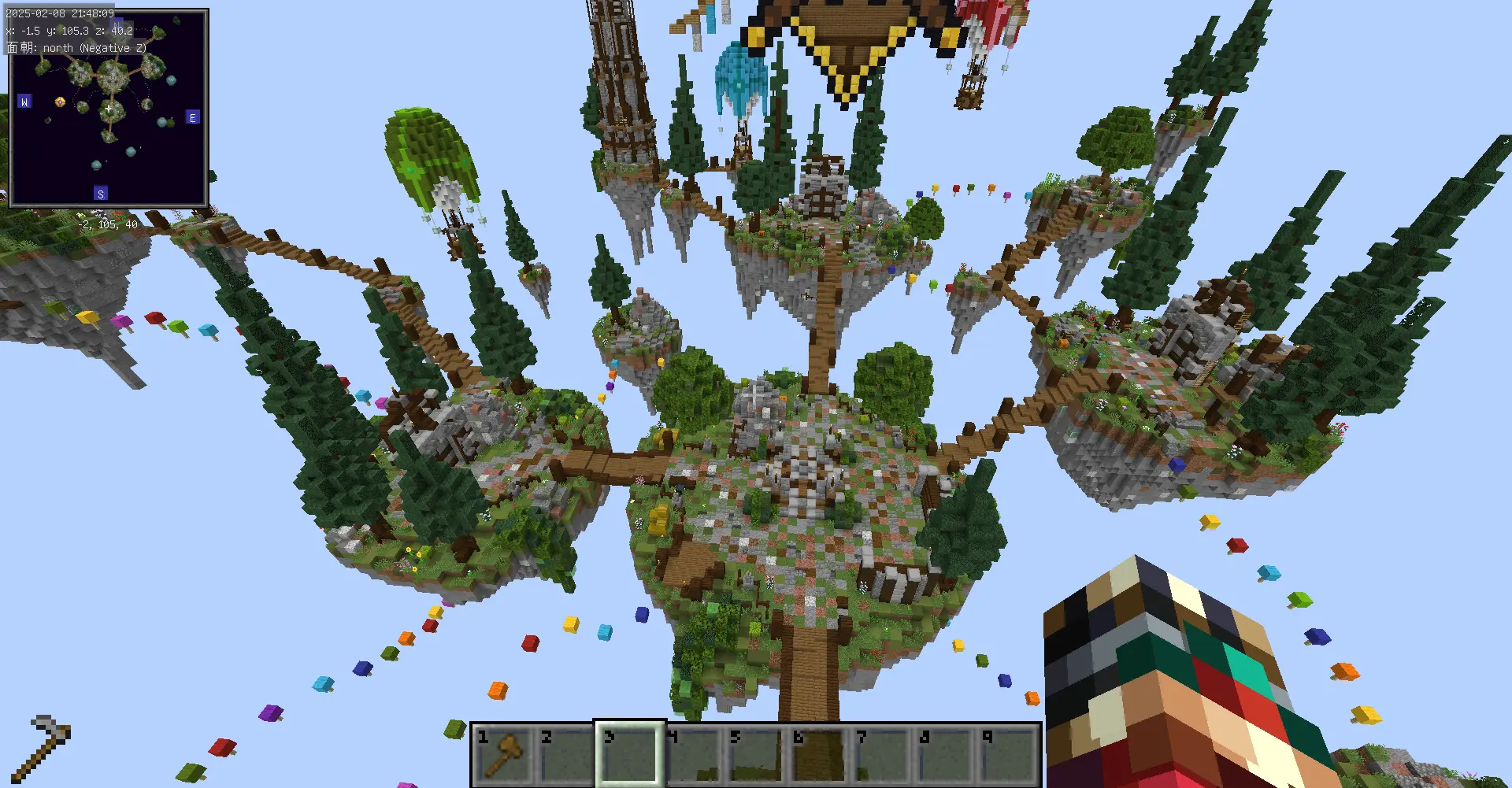The image size is (1512, 788).
Task: Click the yellow waypoint diamond on the minimap
Action: [60, 102]
